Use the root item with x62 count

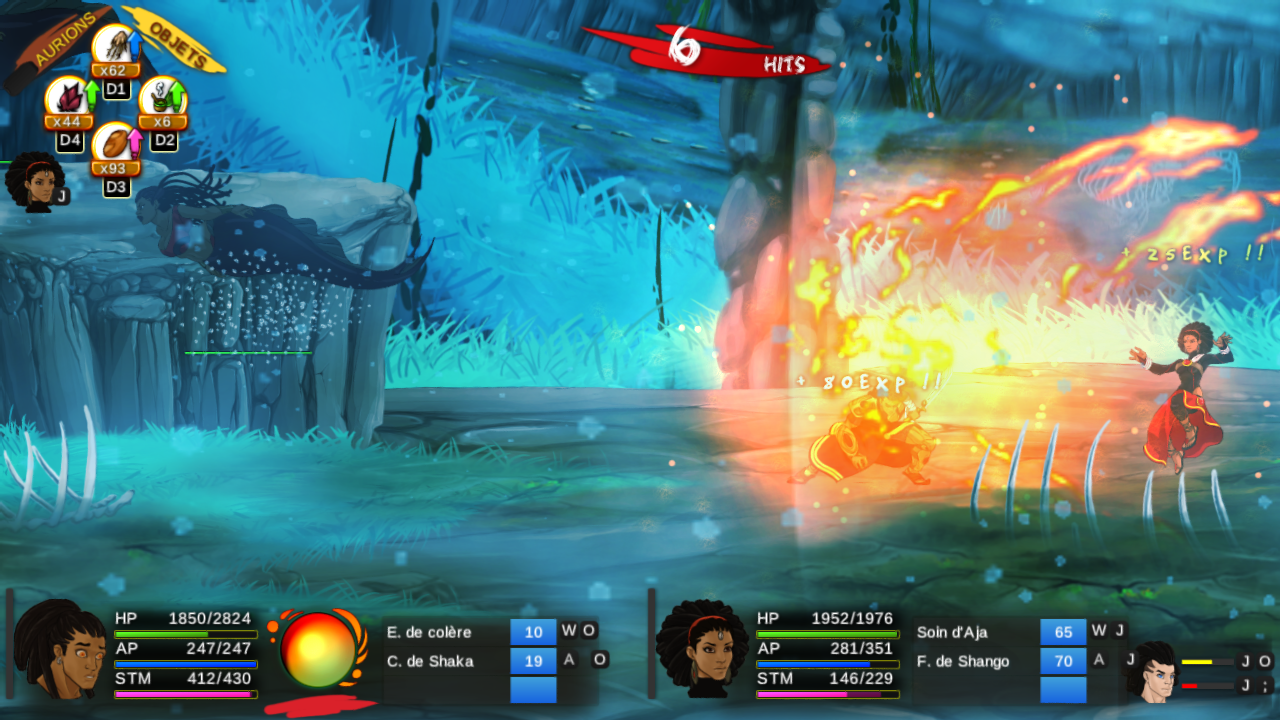(112, 47)
